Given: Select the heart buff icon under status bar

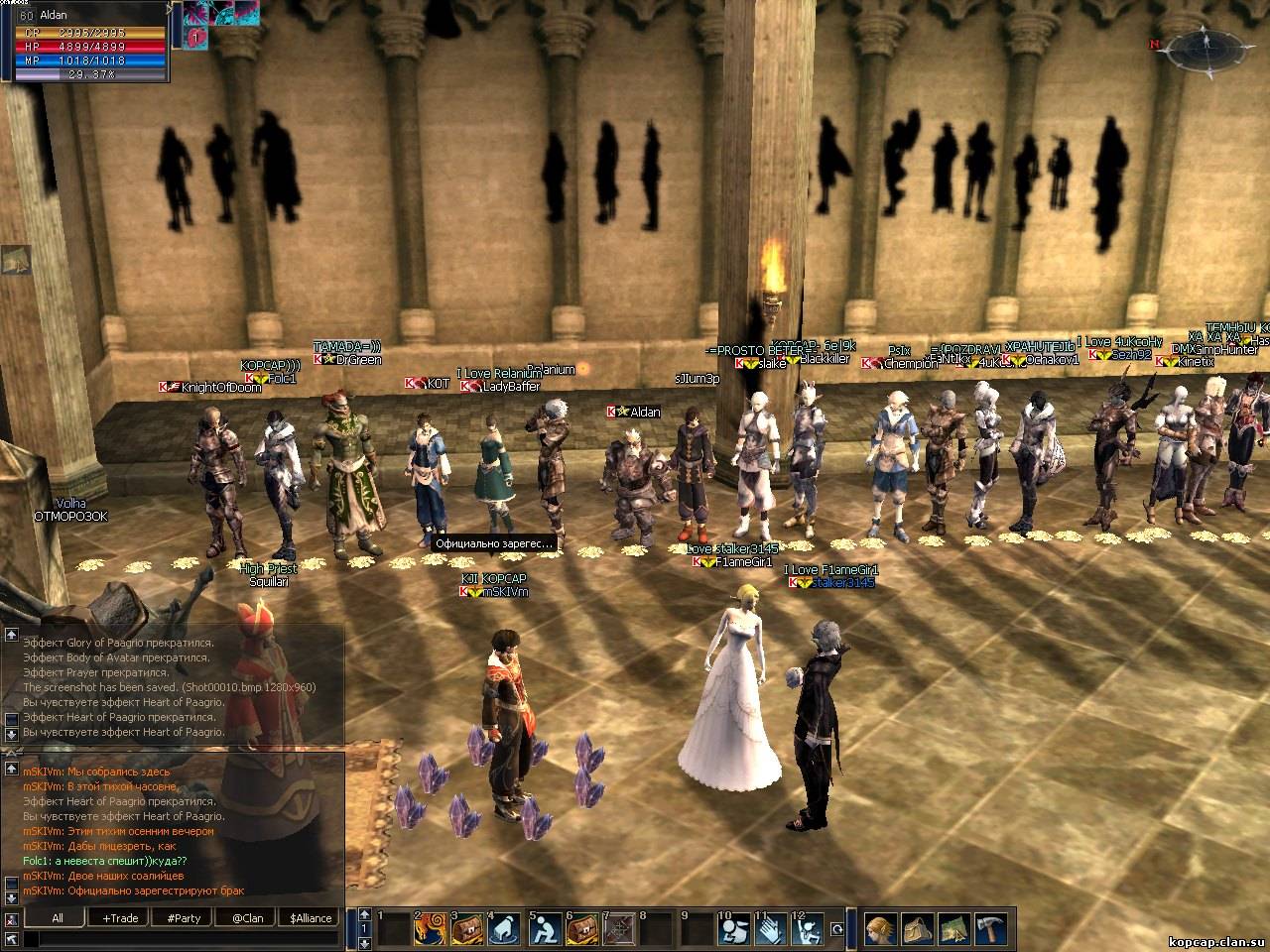Looking at the screenshot, I should click(195, 37).
